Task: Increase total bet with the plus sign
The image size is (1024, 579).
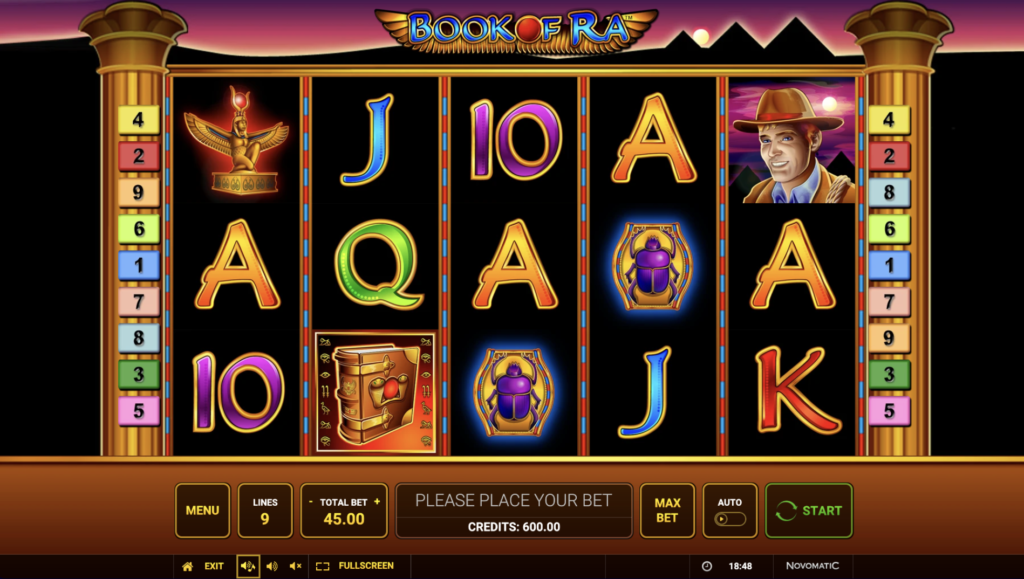Action: [x=376, y=501]
